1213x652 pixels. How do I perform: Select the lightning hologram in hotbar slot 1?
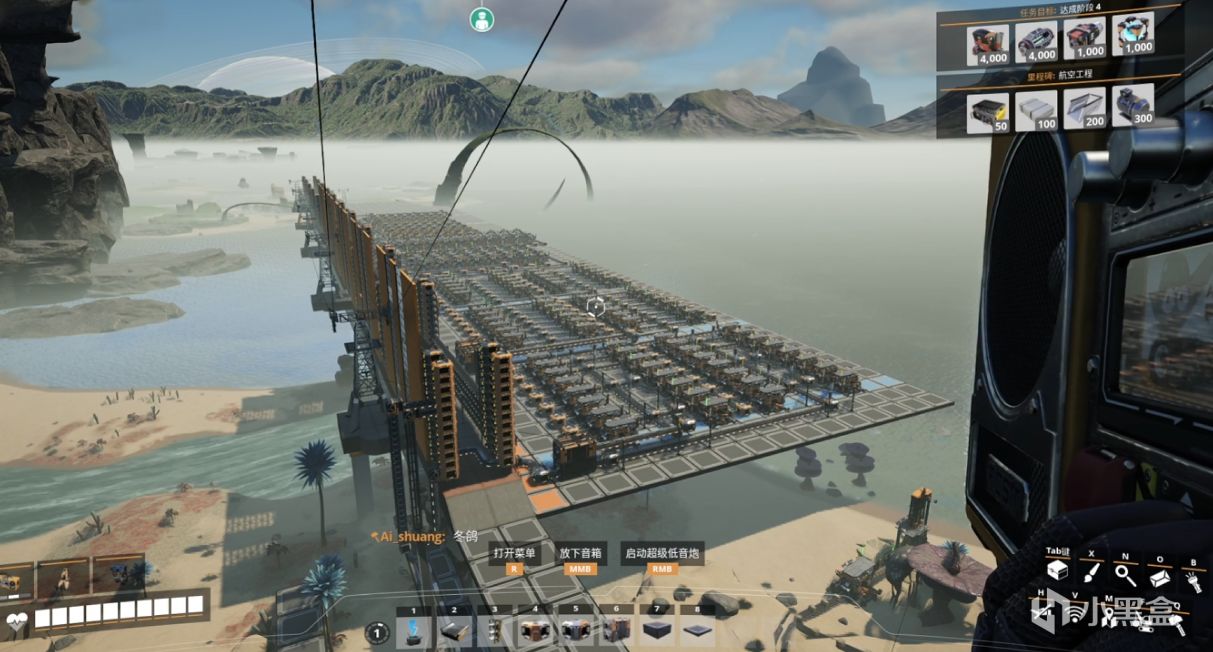point(415,630)
